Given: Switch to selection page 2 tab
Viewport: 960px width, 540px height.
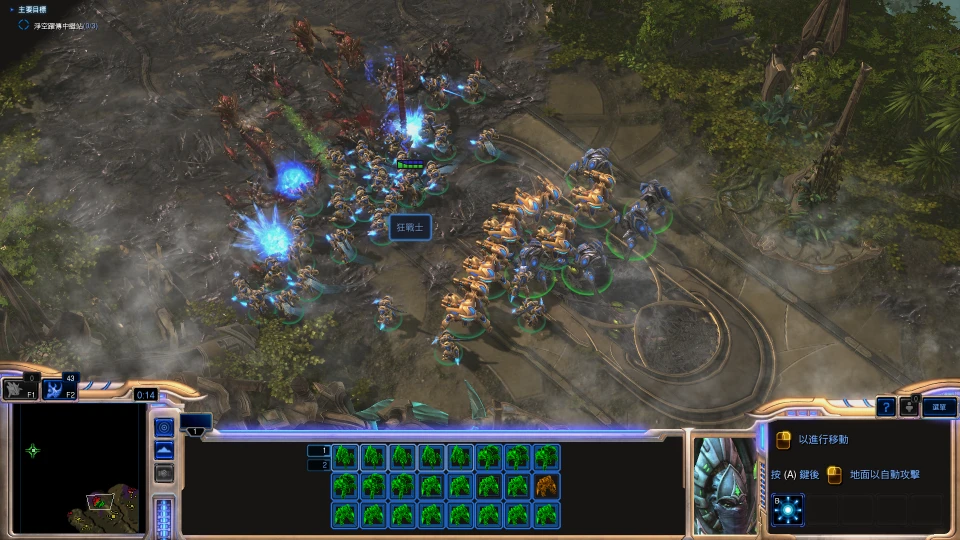Looking at the screenshot, I should click(319, 465).
